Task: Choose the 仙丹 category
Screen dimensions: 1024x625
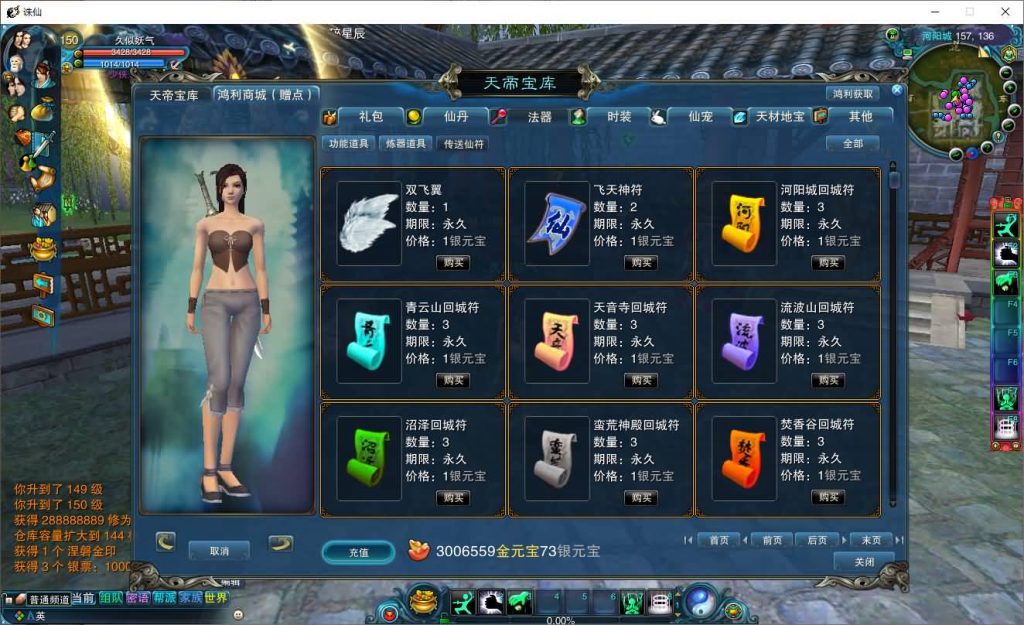Action: pos(456,117)
